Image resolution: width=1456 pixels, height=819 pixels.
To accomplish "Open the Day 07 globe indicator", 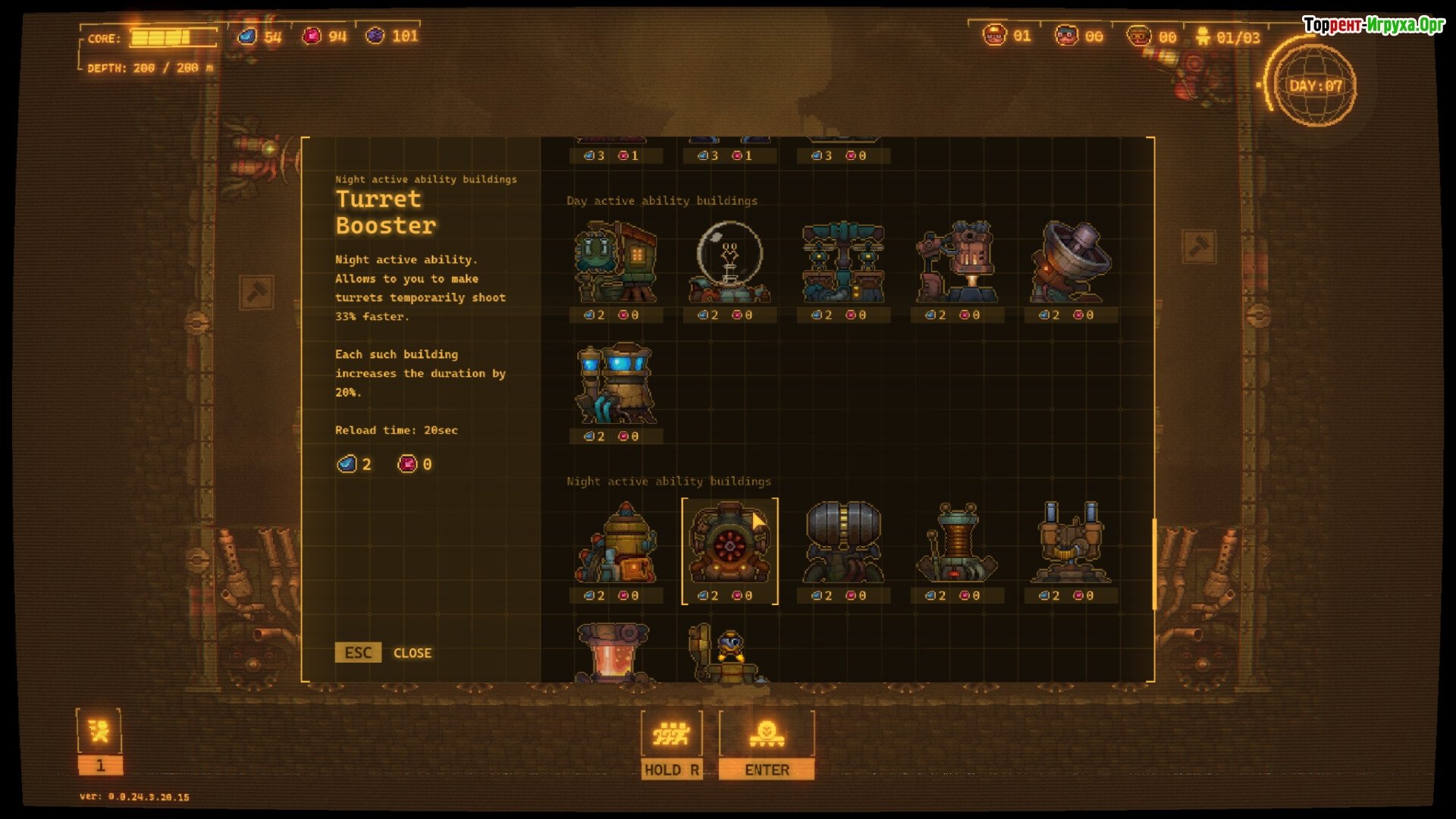I will (1316, 86).
